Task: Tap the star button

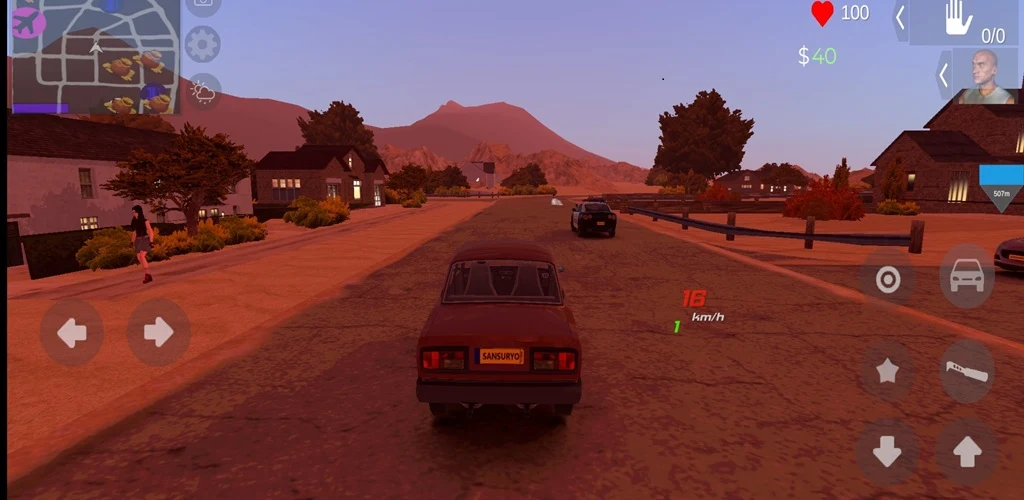Action: (x=888, y=371)
